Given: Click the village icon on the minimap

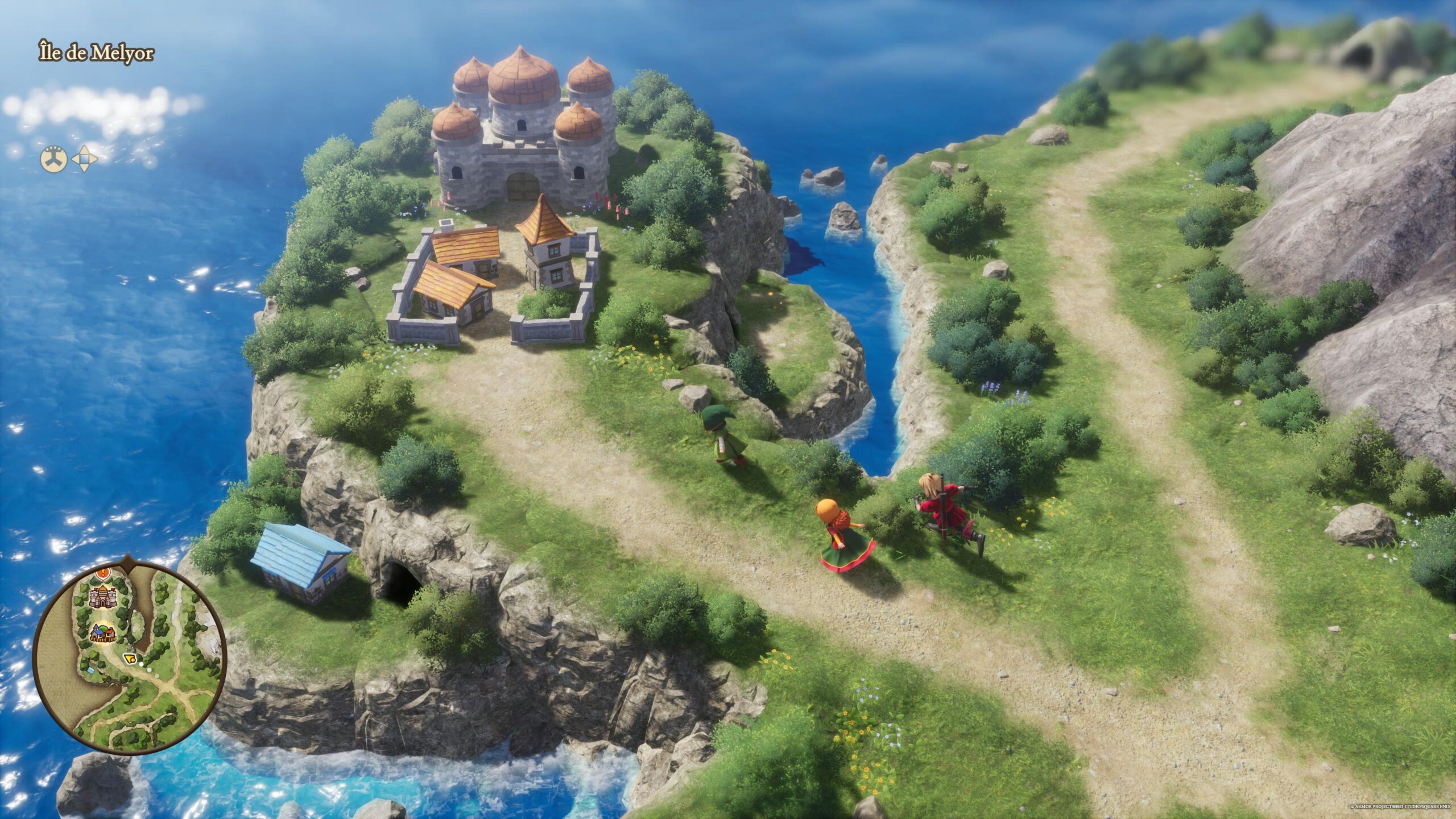Looking at the screenshot, I should click(x=103, y=634).
